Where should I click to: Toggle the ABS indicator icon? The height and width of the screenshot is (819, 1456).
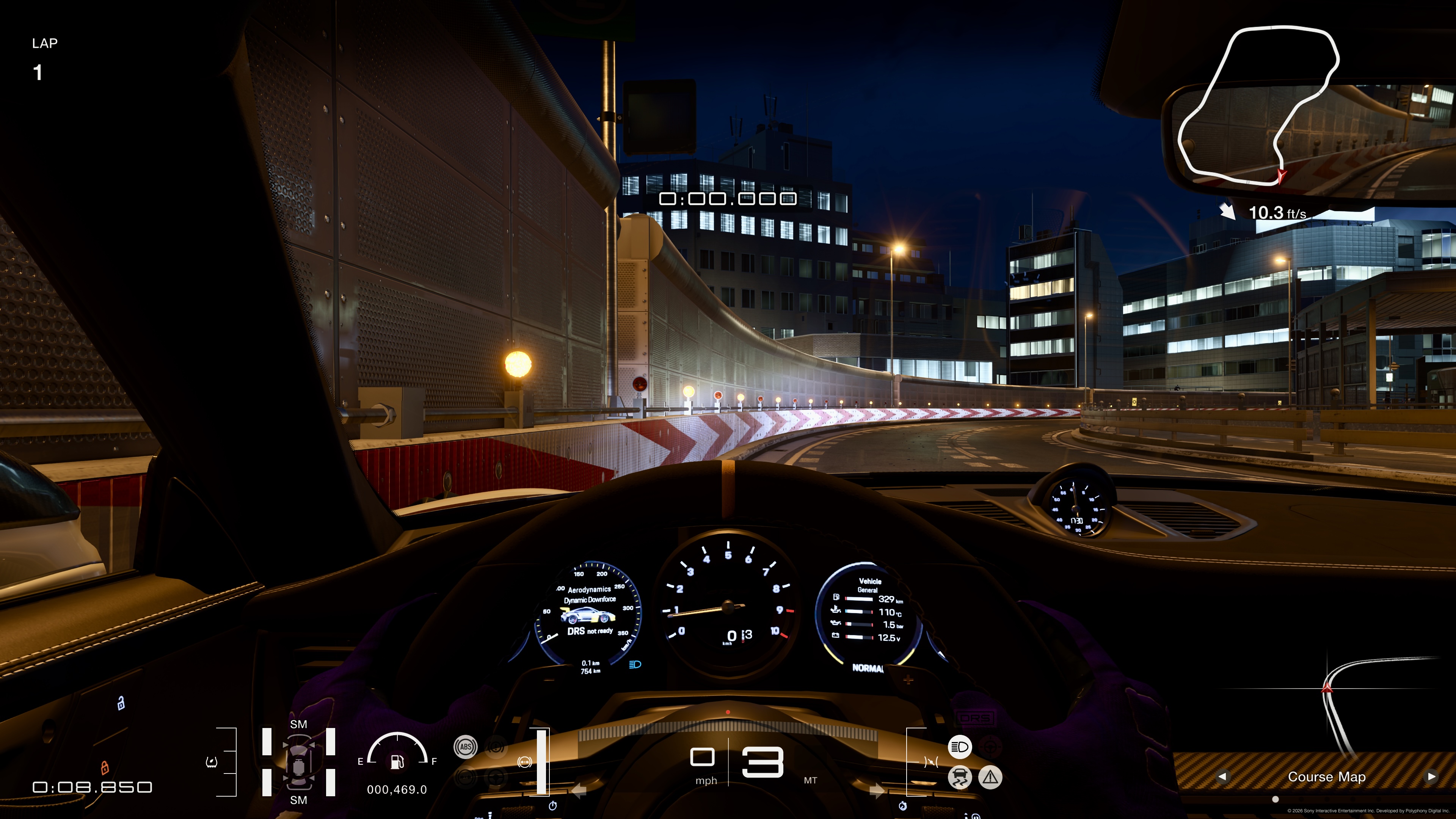pyautogui.click(x=465, y=747)
